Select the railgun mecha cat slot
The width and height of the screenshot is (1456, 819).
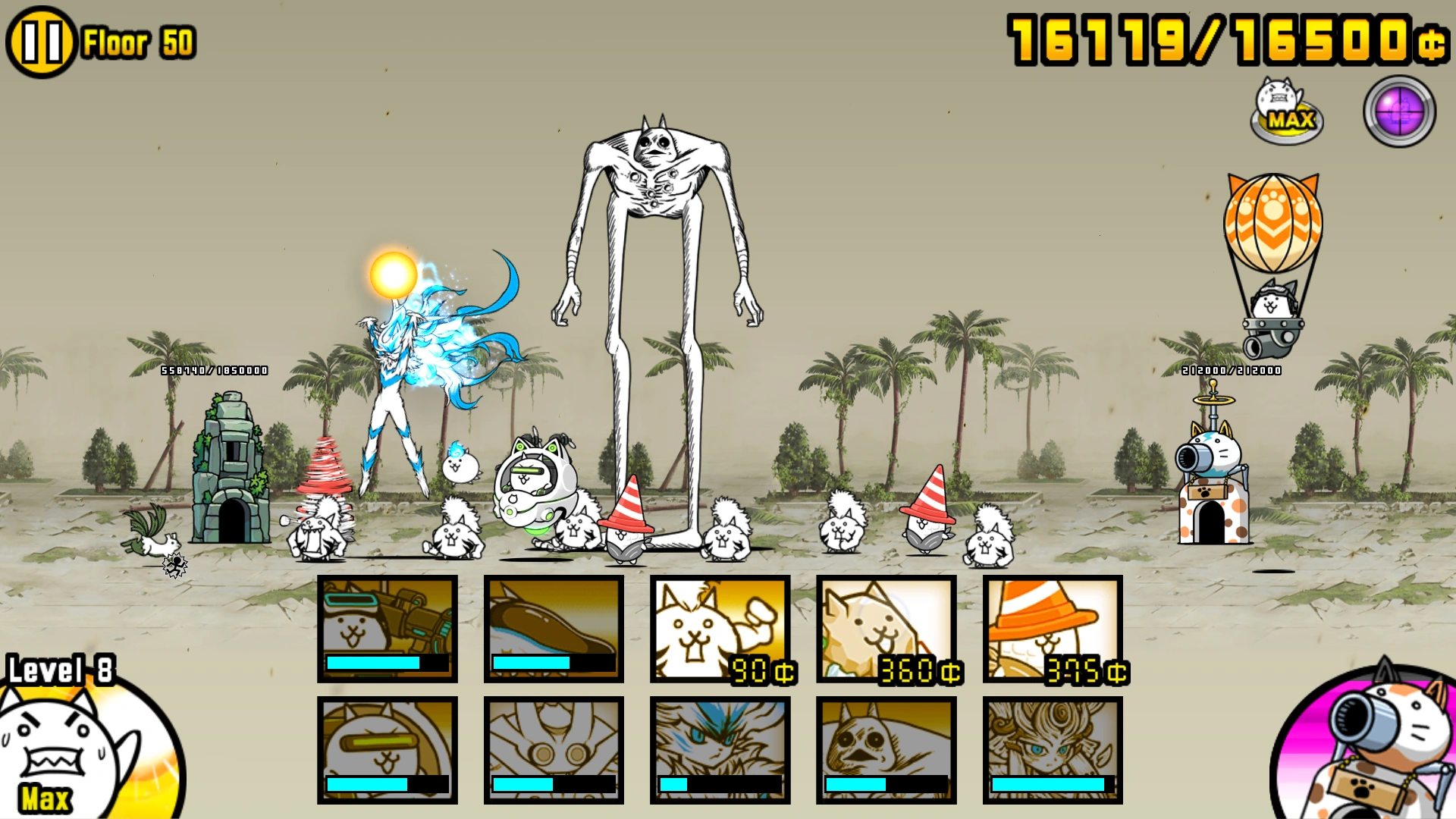(387, 629)
